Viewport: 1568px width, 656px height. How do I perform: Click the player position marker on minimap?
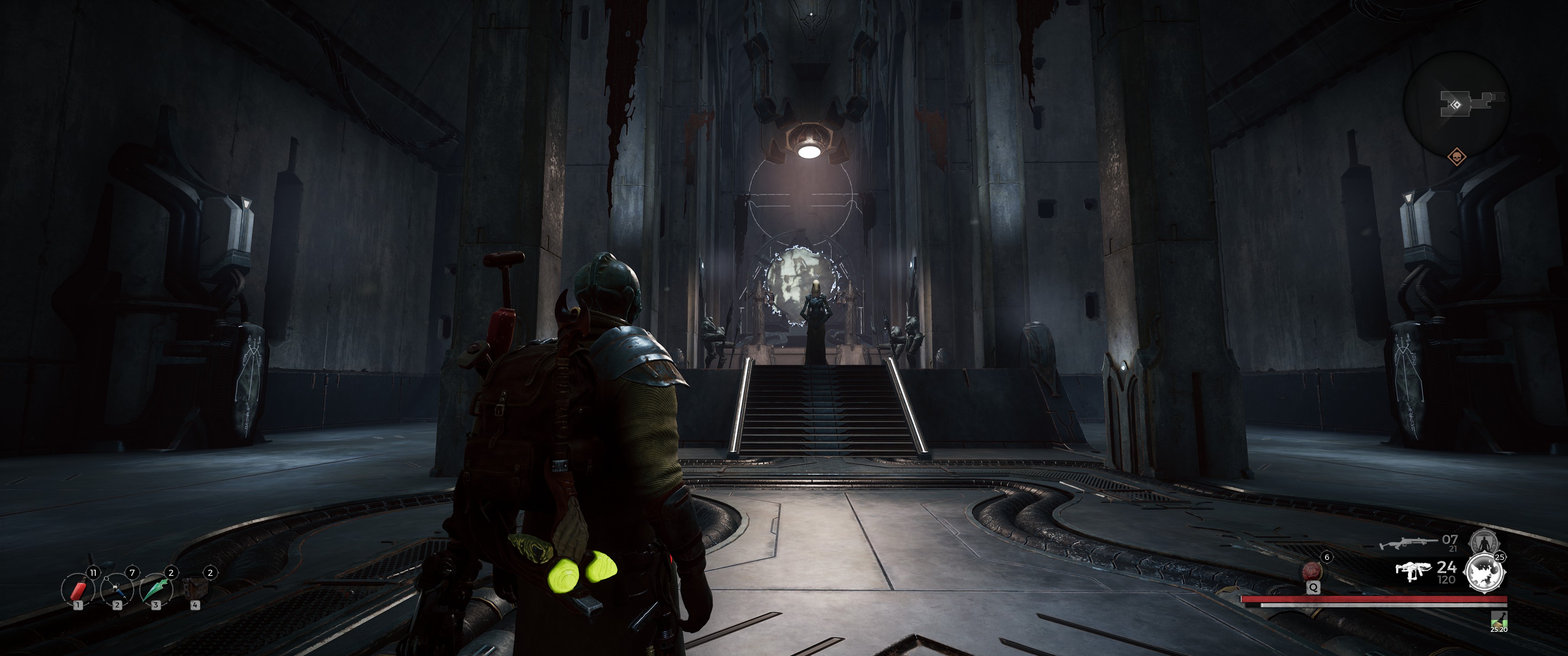point(1455,105)
